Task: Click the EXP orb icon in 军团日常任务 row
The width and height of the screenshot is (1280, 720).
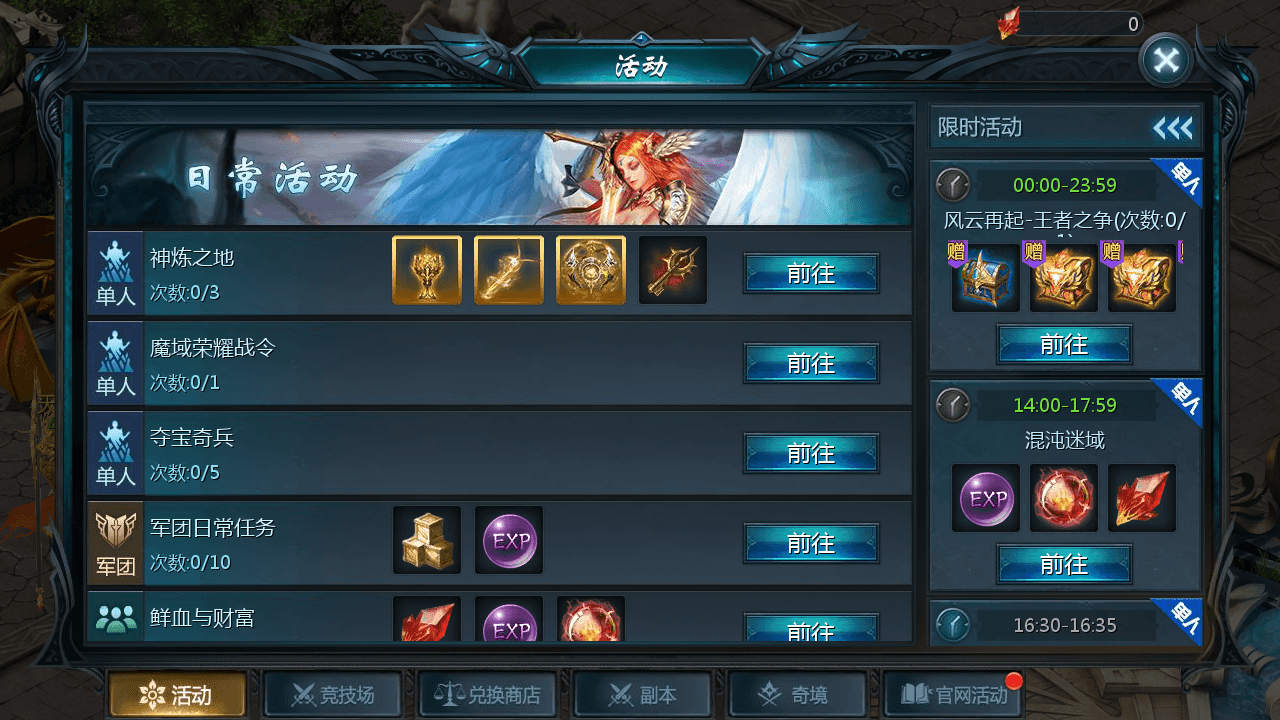Action: 509,540
